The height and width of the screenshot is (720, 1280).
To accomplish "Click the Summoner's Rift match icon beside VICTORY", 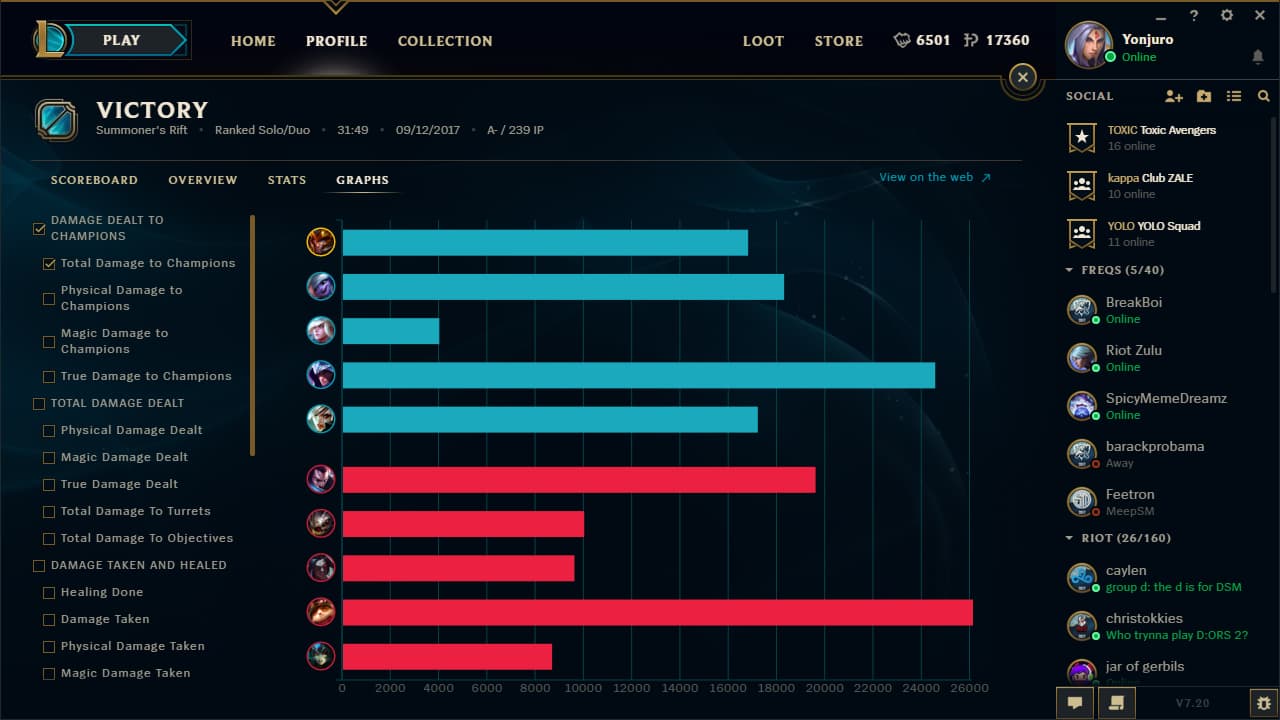I will 56,120.
